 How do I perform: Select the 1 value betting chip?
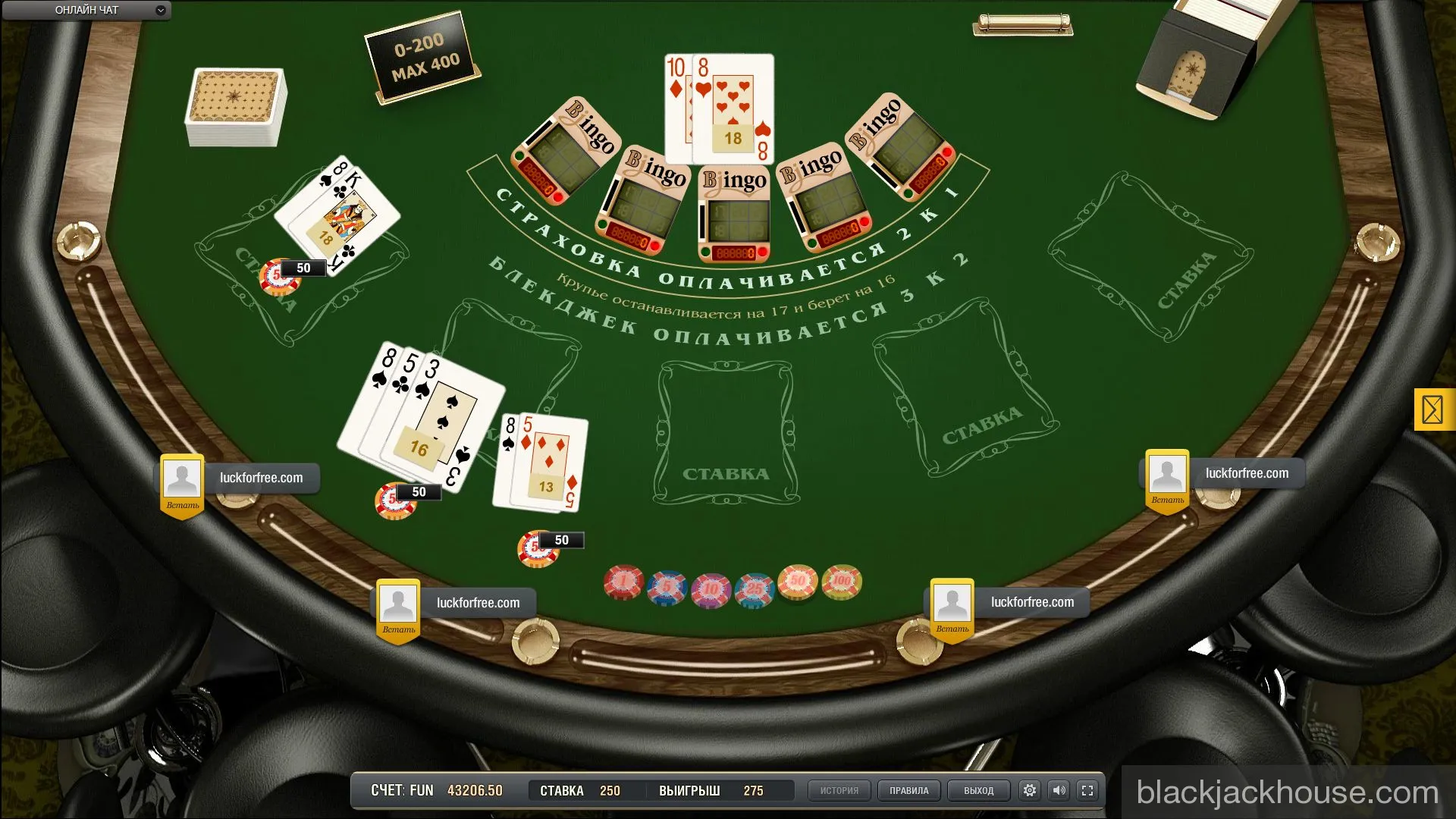pos(623,582)
